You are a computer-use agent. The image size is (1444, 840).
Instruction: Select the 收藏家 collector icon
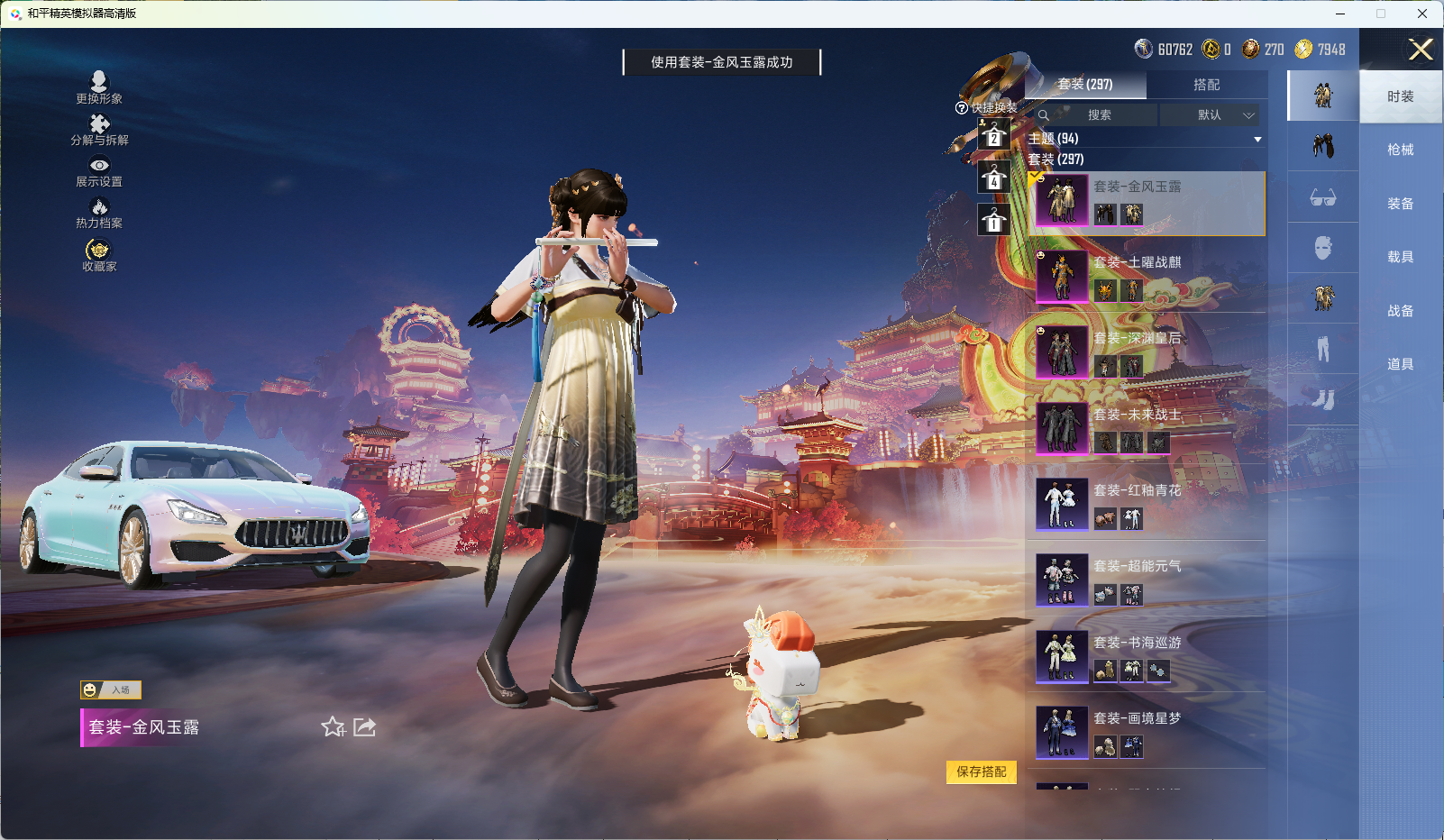[99, 252]
